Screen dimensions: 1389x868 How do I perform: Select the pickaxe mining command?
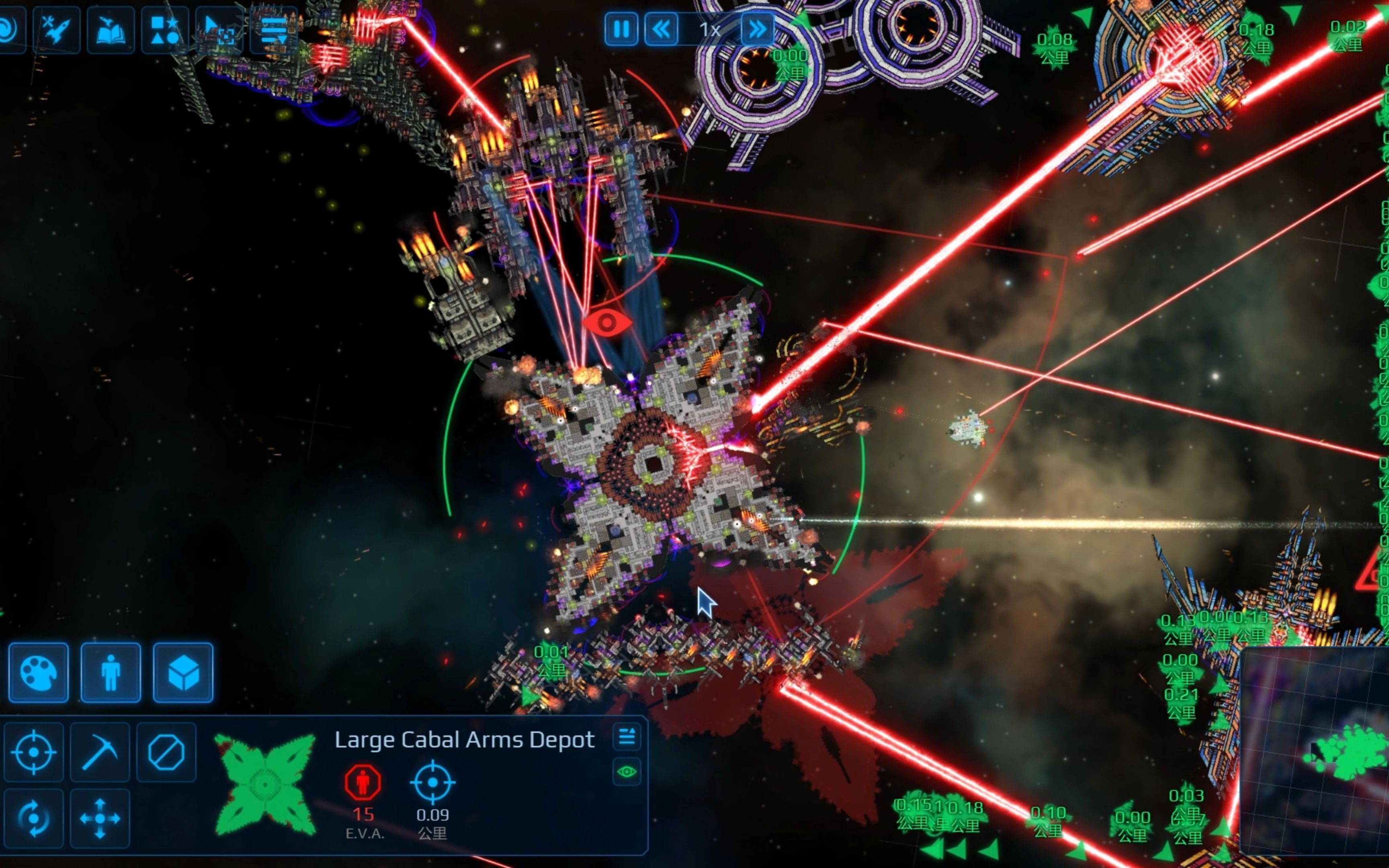(100, 752)
